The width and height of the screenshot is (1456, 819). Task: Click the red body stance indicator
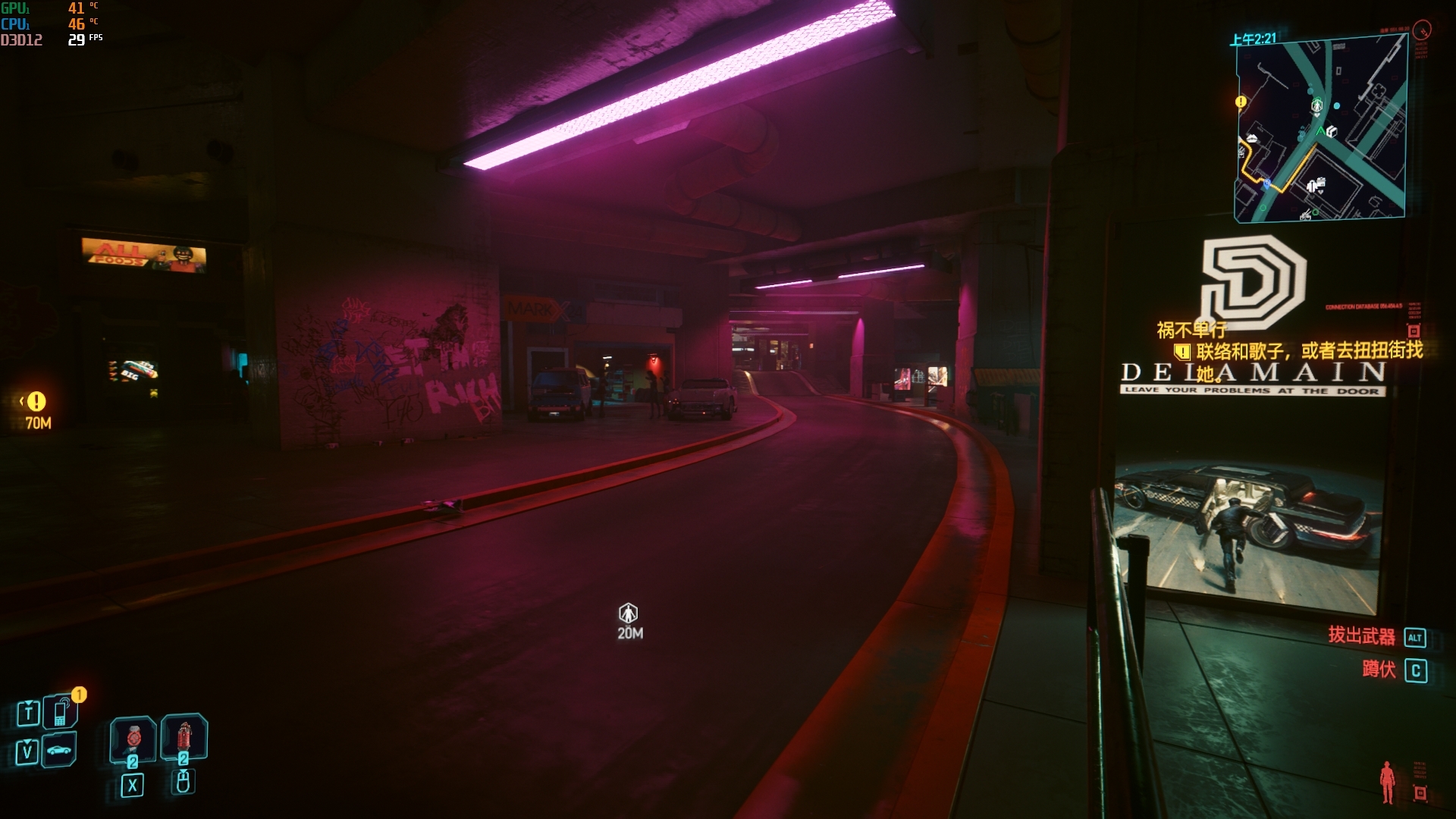click(x=1387, y=782)
